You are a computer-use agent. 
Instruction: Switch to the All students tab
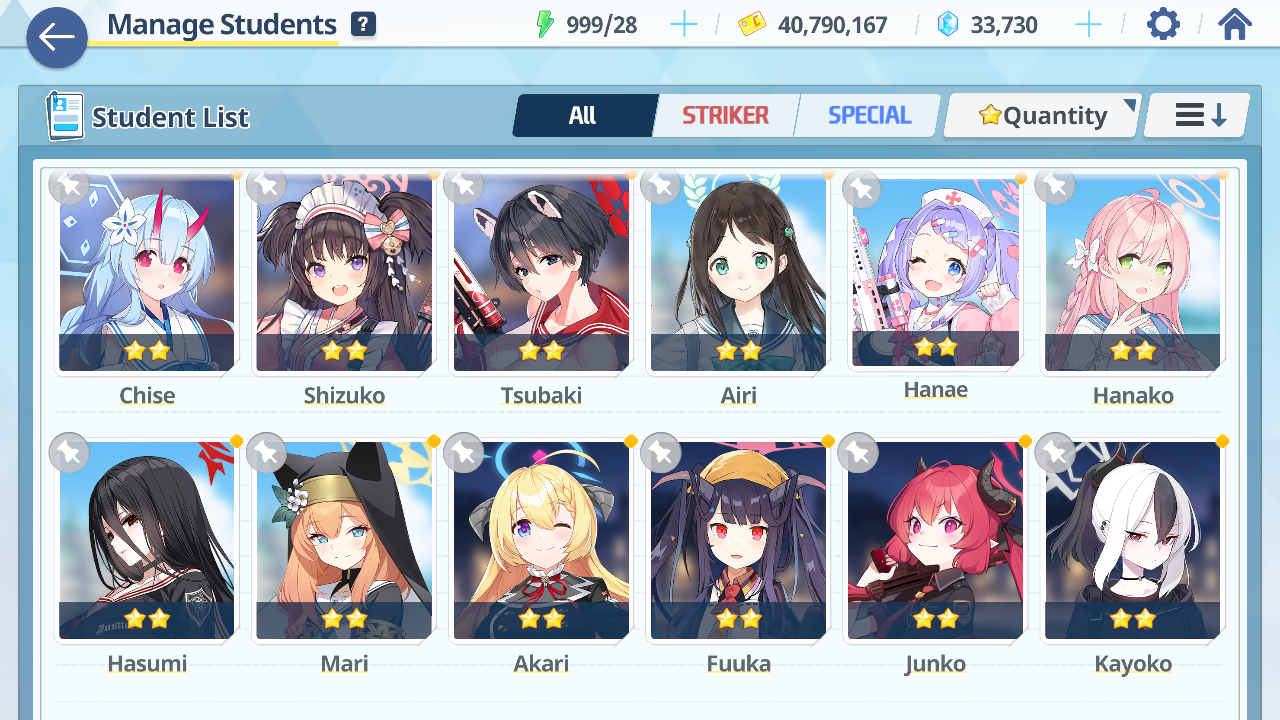(583, 116)
